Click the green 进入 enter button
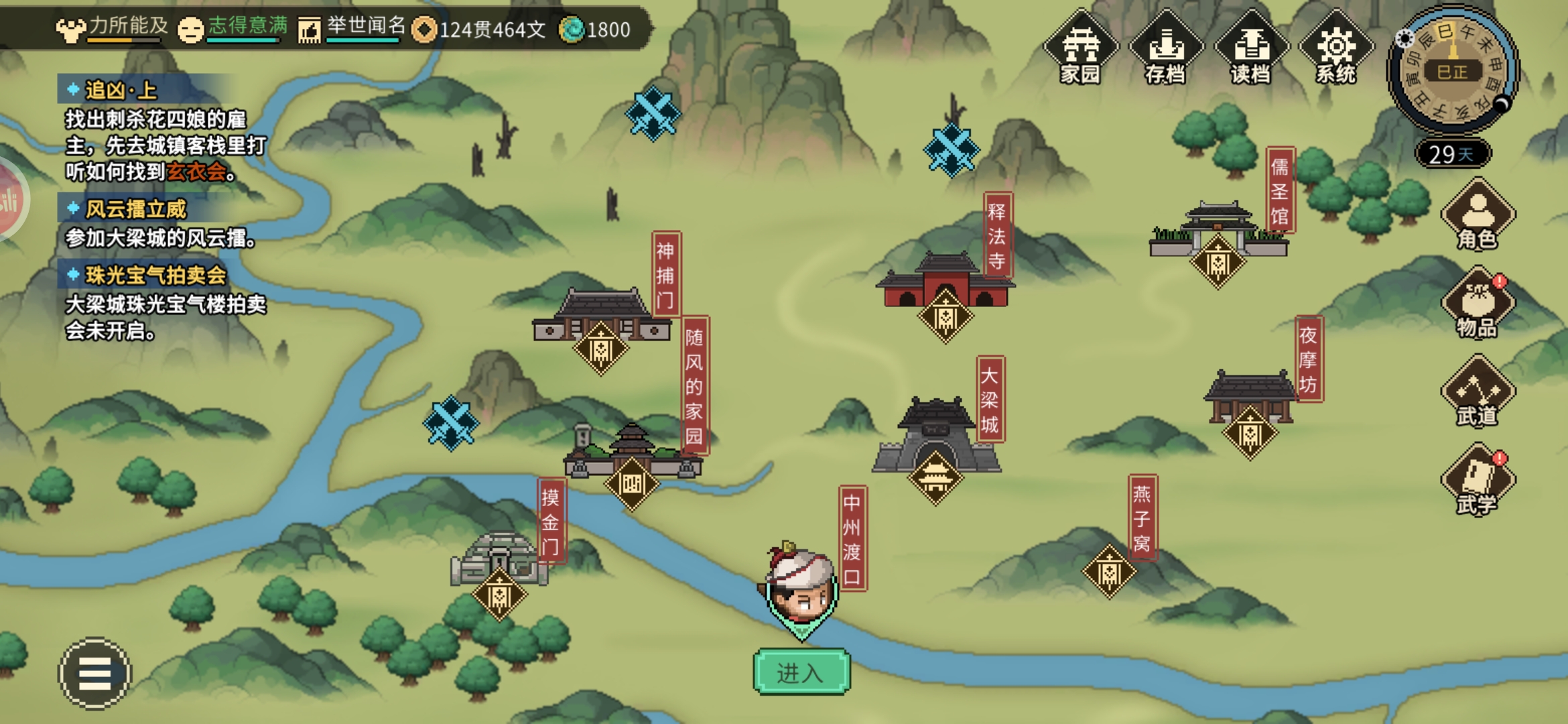Screen dimensions: 1568x724 (801, 672)
